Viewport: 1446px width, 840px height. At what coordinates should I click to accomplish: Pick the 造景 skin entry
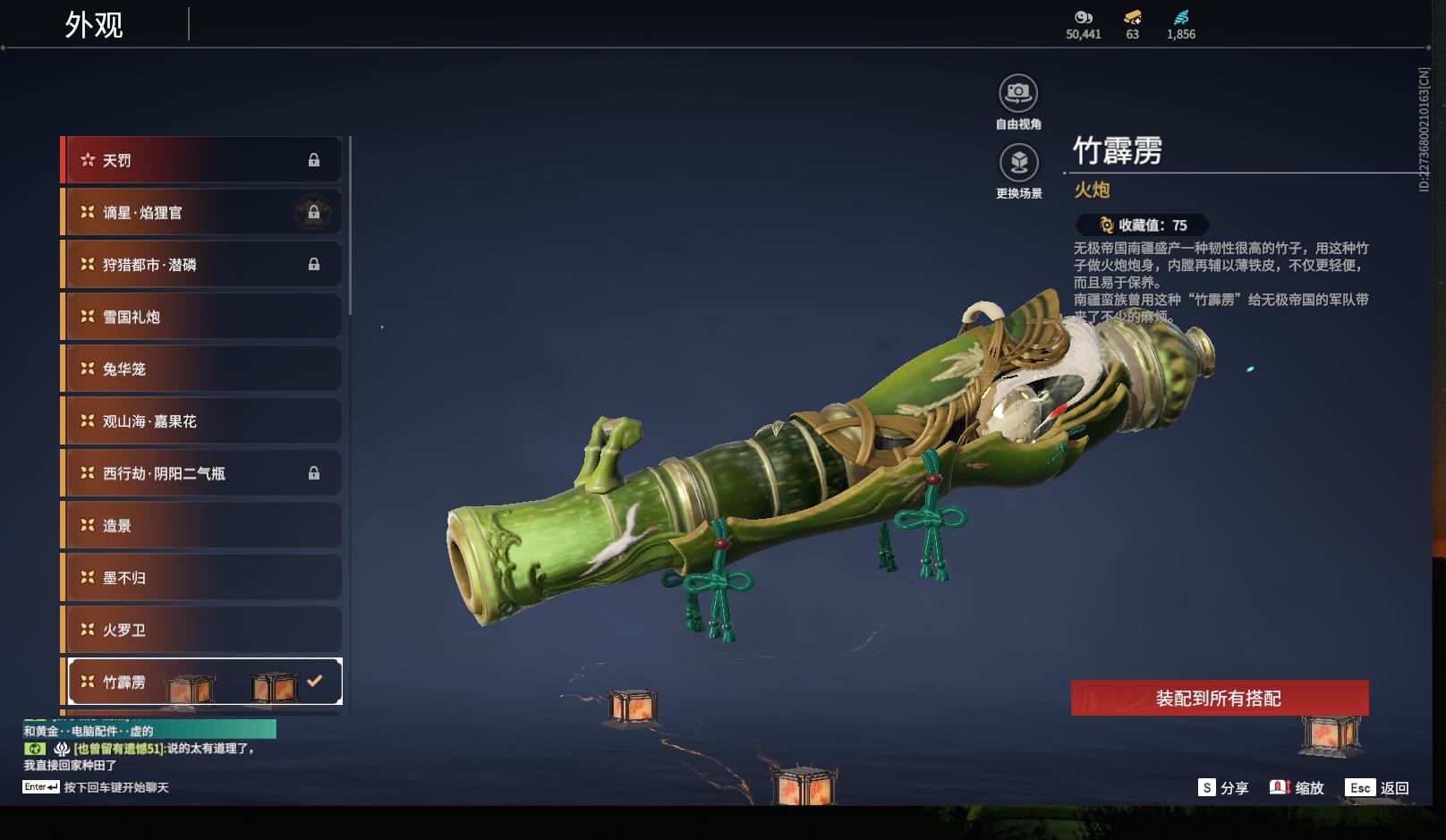pyautogui.click(x=202, y=525)
